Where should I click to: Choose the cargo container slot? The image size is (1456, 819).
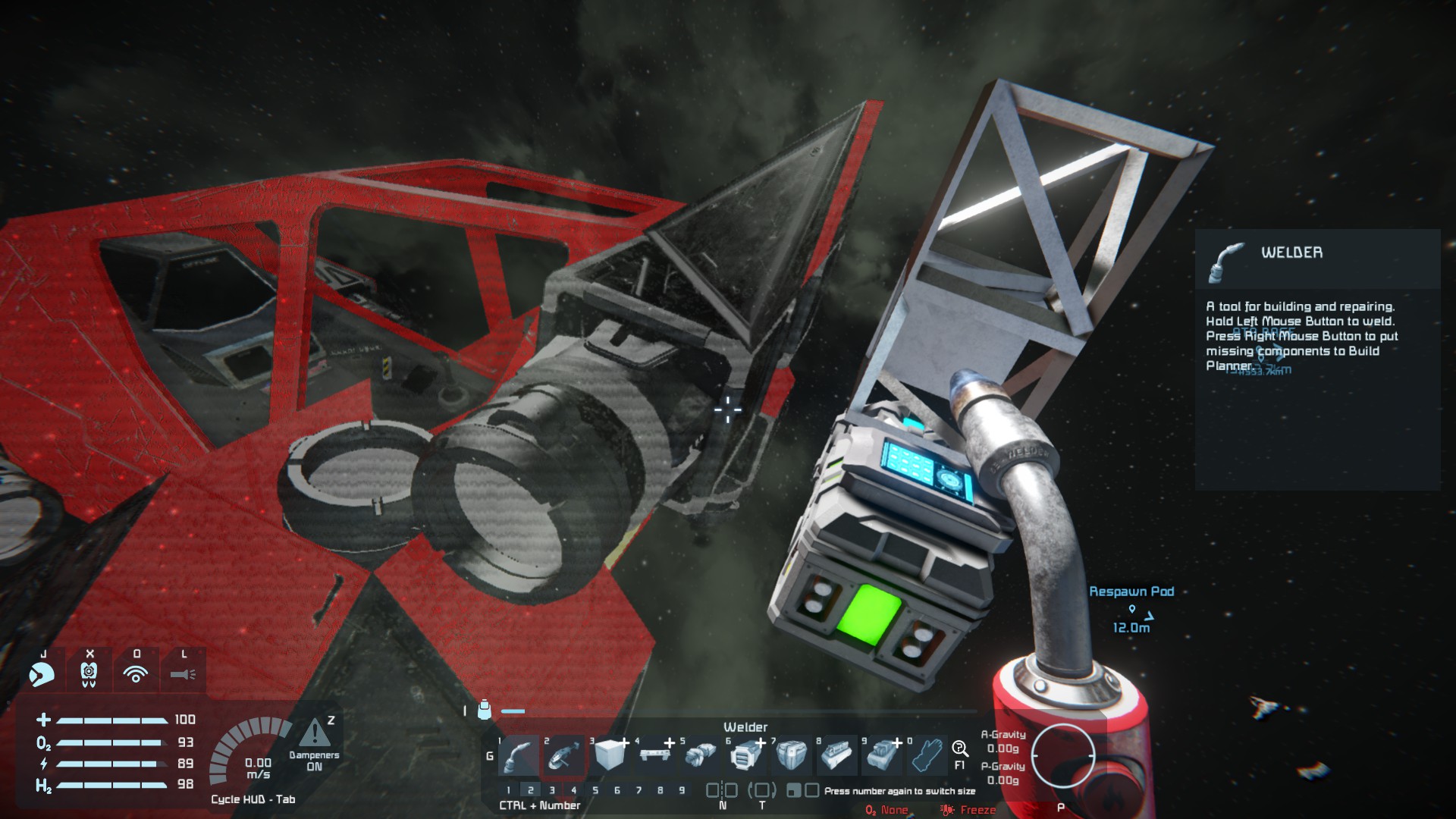click(x=792, y=755)
